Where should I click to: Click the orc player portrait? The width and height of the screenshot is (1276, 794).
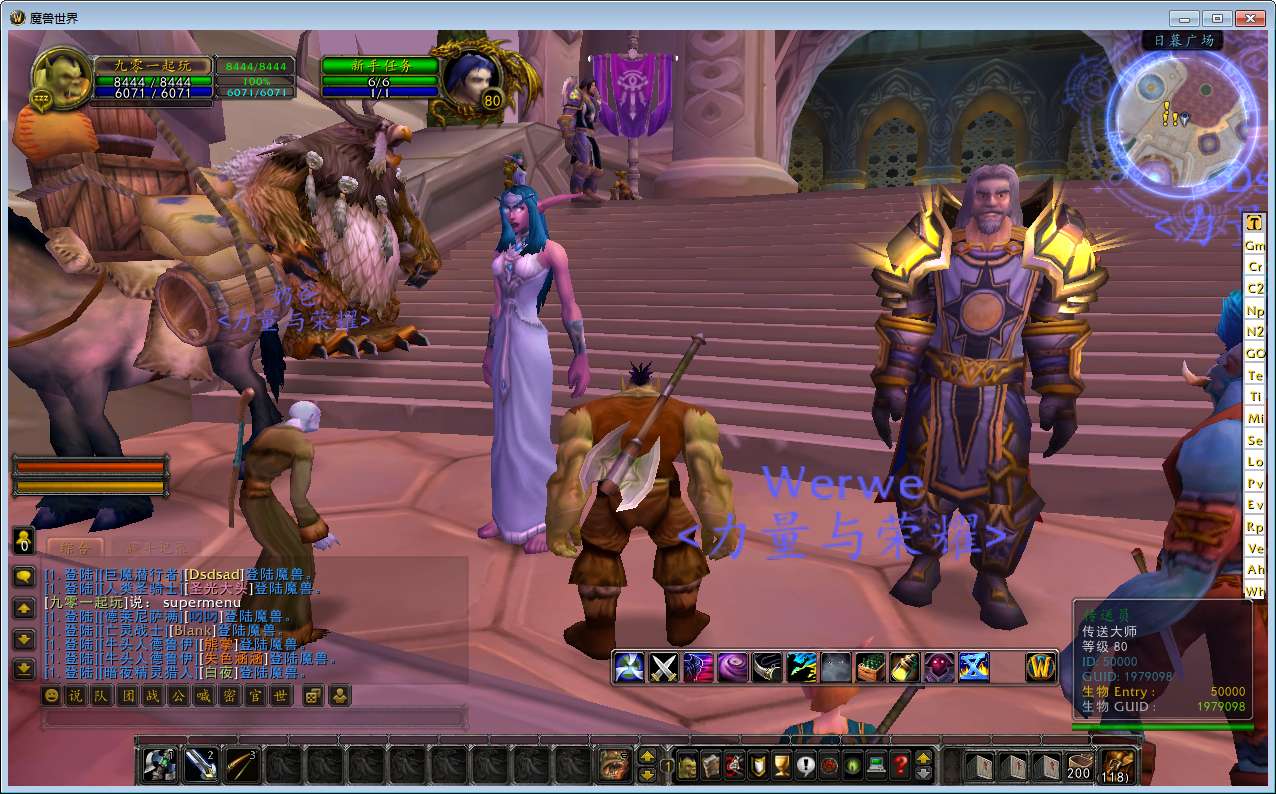[61, 78]
